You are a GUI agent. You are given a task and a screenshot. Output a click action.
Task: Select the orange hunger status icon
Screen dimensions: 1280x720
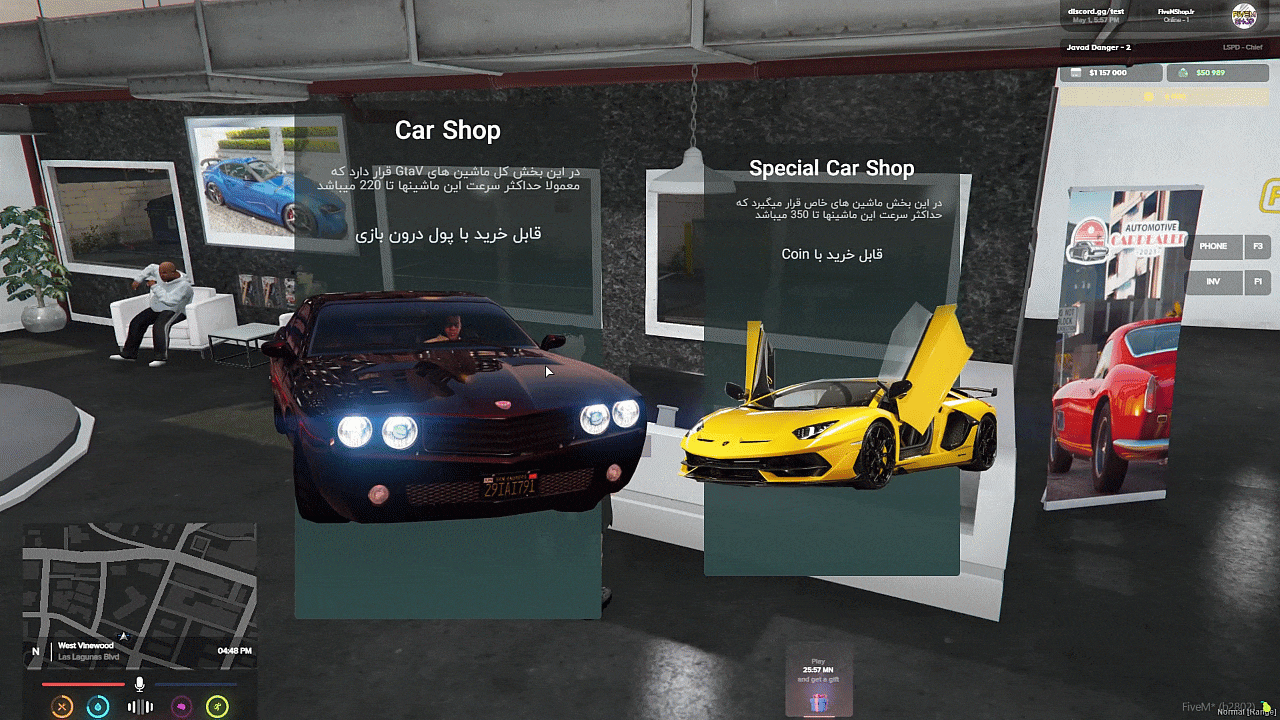(62, 707)
